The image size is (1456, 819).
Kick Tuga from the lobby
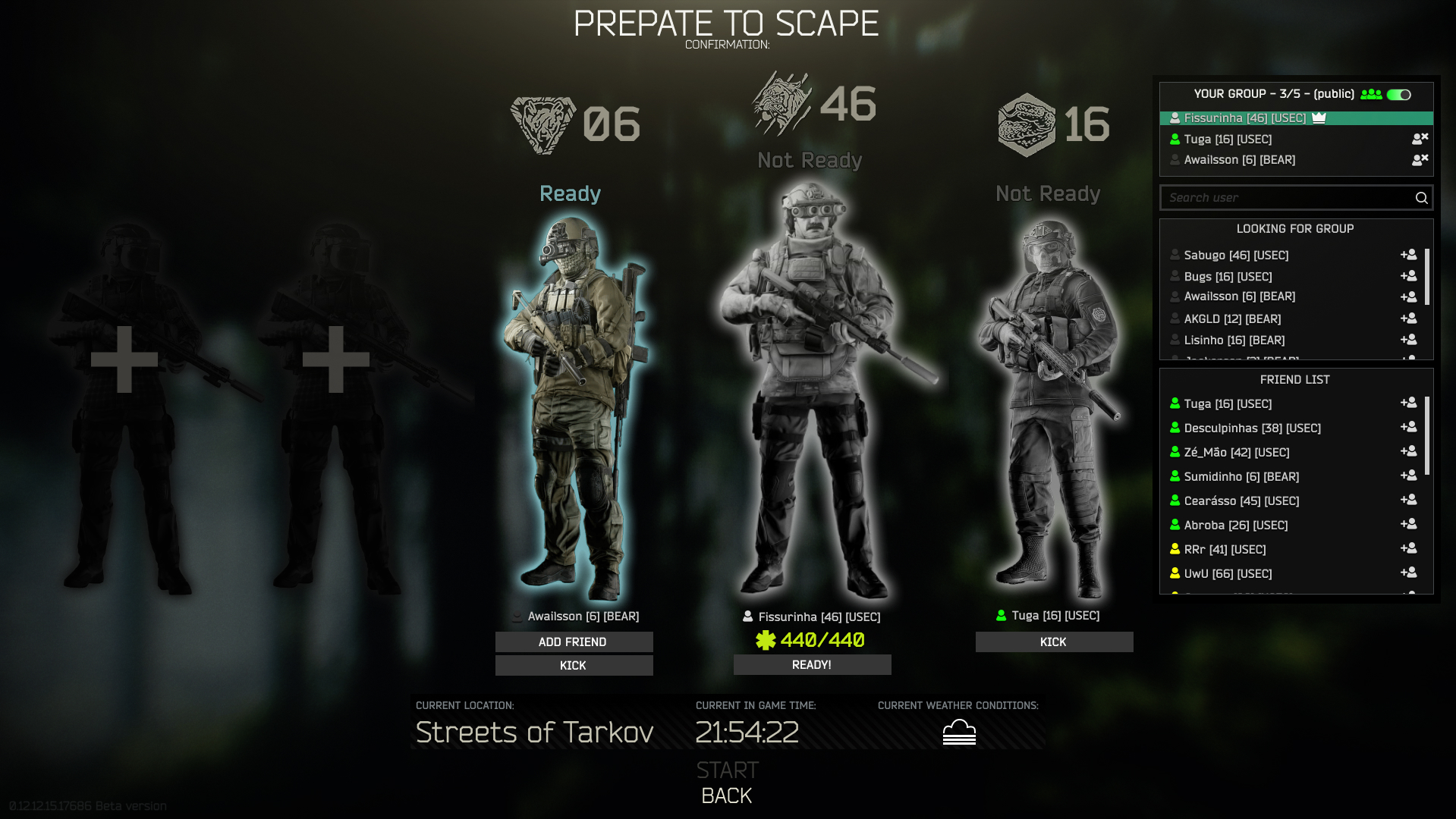pyautogui.click(x=1053, y=642)
